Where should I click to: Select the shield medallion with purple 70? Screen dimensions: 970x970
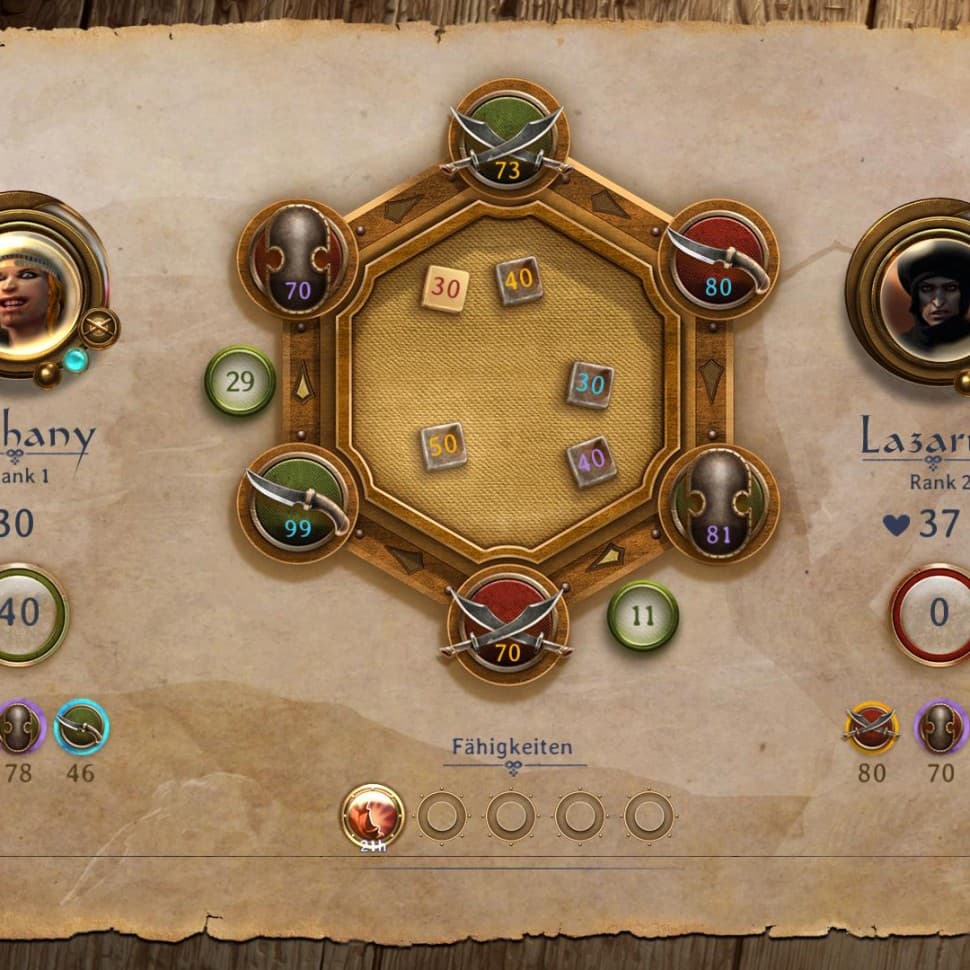click(x=297, y=260)
